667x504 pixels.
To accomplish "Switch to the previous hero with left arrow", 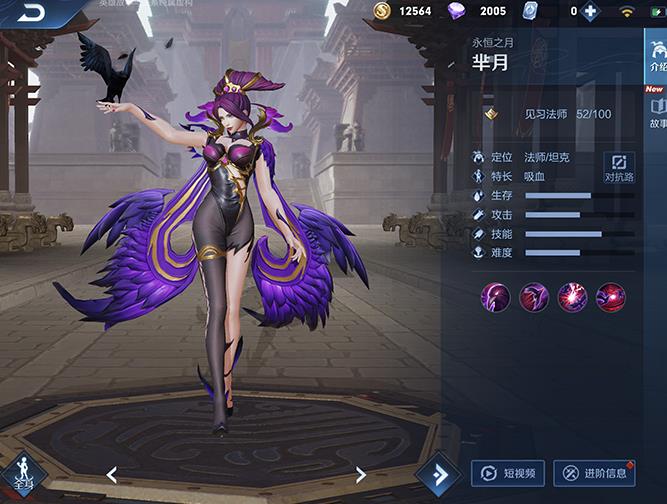I will [112, 474].
